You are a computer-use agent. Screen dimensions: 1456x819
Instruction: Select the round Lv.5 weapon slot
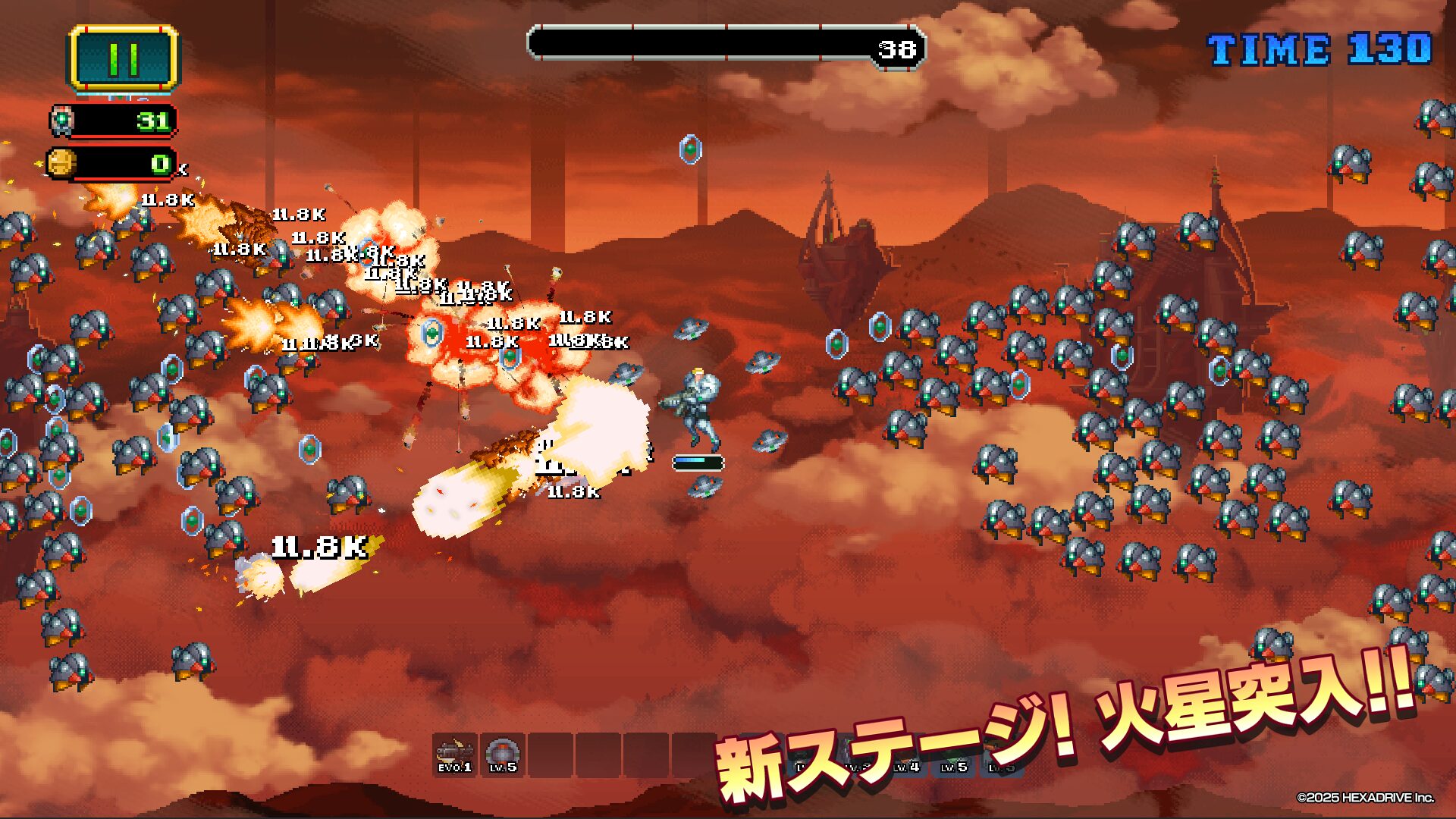pyautogui.click(x=502, y=755)
